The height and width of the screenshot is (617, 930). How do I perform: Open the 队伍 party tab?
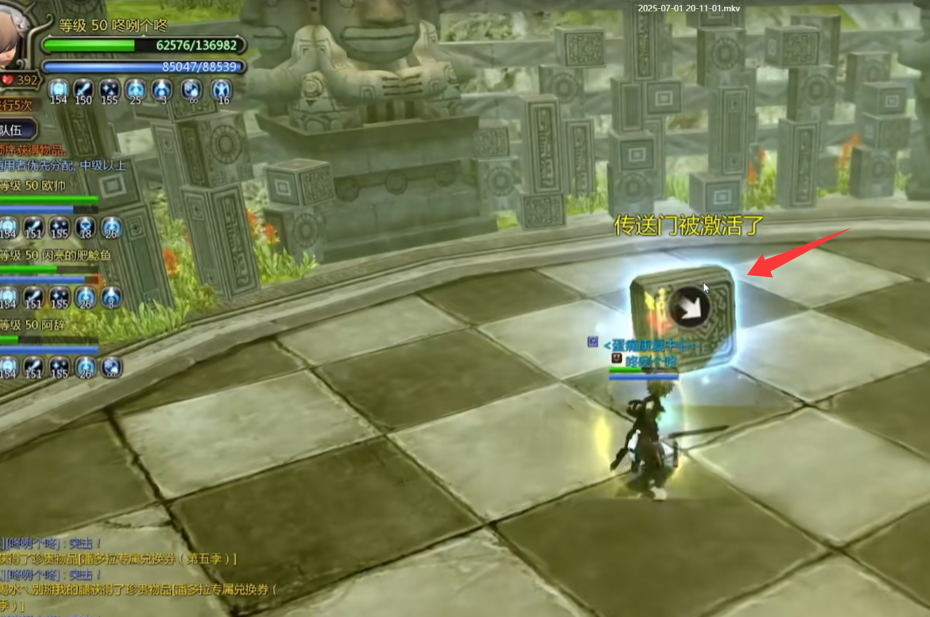point(17,130)
